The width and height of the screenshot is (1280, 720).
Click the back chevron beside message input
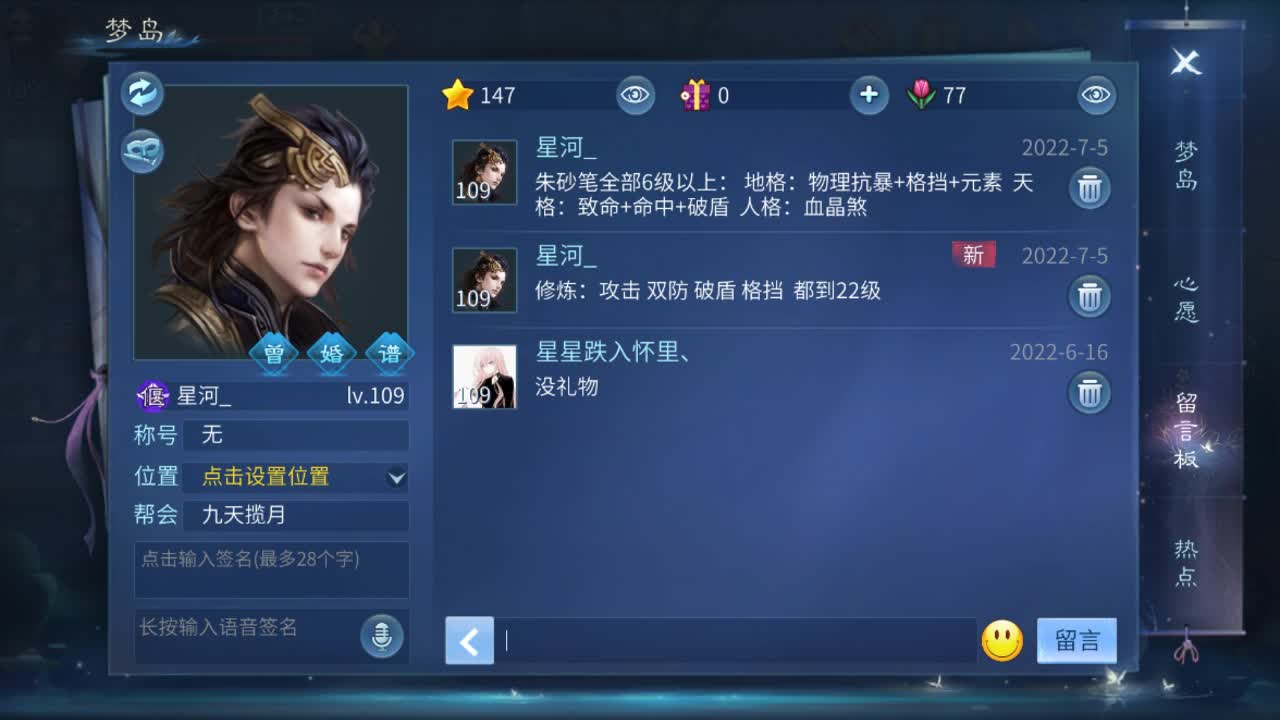point(468,641)
